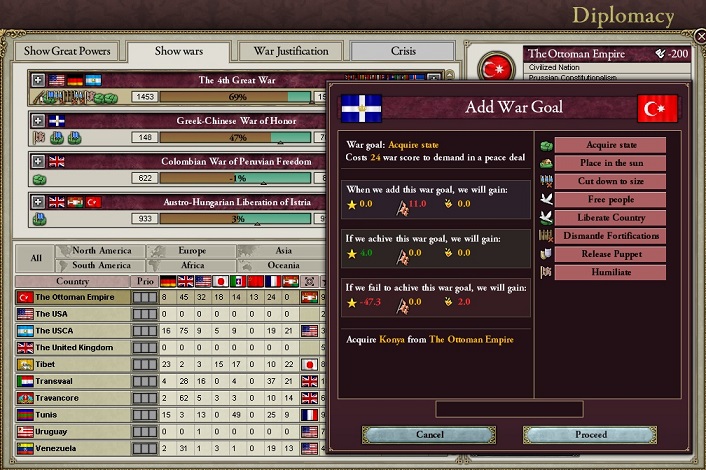Pick the Cut down to size goal
Viewport: 706px width, 470px height.
[609, 181]
